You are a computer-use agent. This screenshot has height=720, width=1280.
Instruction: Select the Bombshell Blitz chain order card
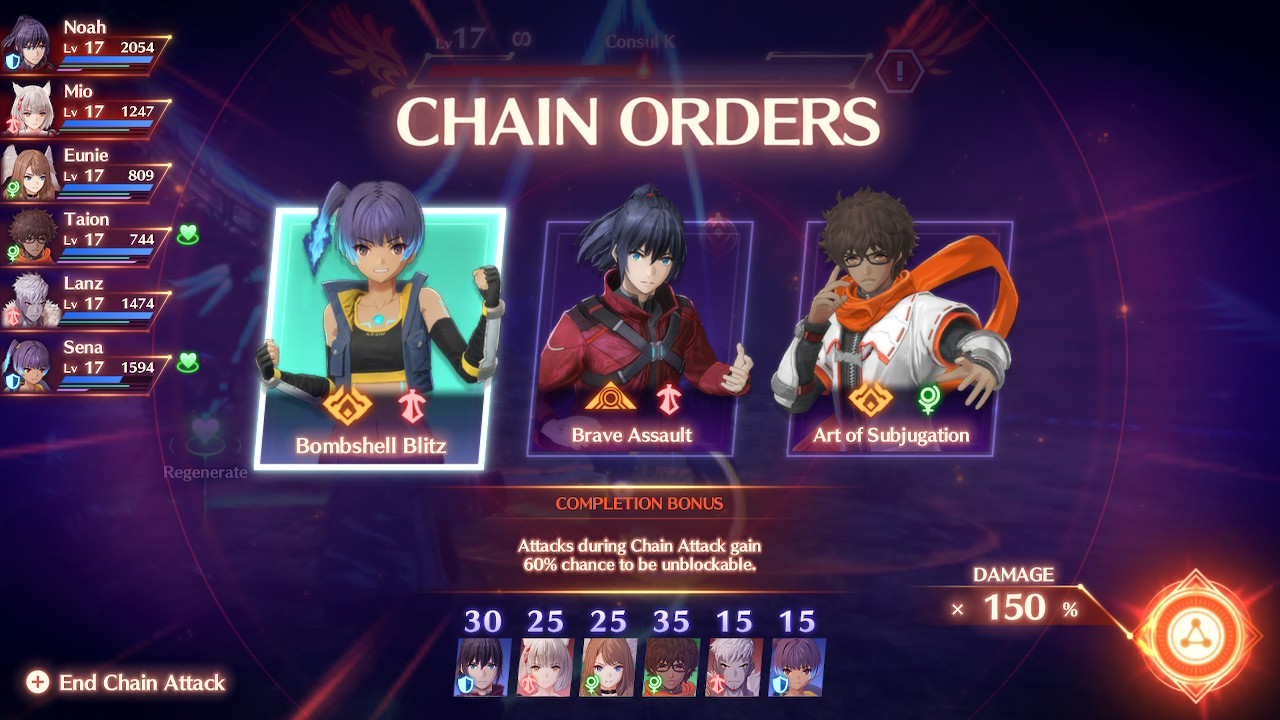[380, 338]
